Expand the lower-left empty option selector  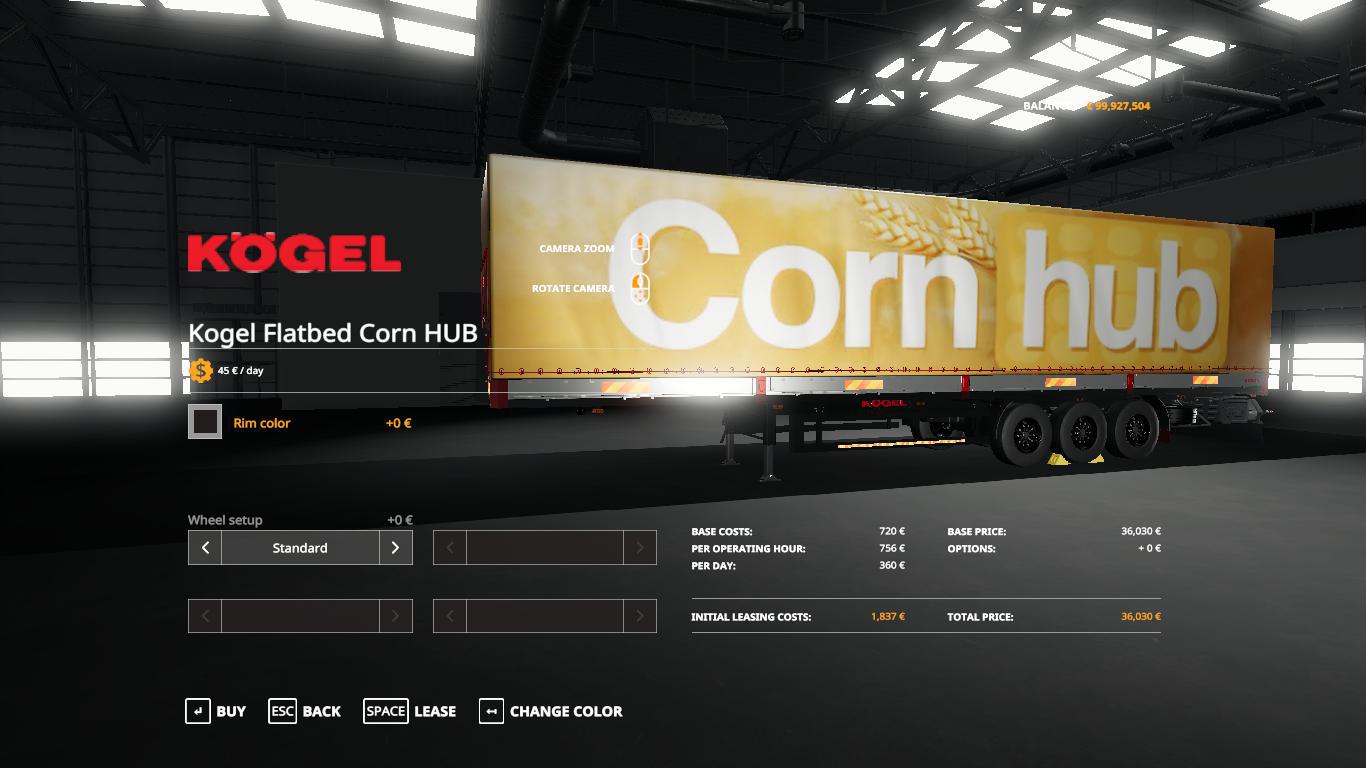tap(300, 615)
